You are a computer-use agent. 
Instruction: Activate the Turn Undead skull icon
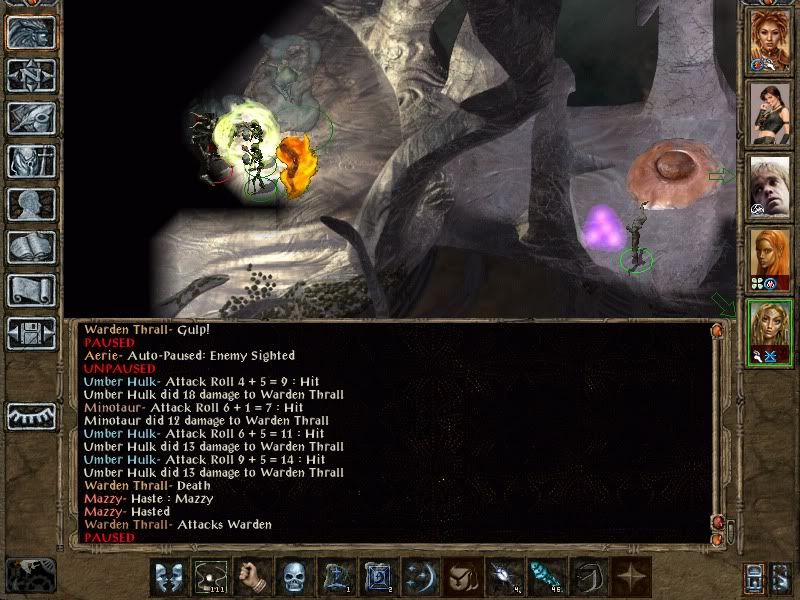(x=292, y=578)
